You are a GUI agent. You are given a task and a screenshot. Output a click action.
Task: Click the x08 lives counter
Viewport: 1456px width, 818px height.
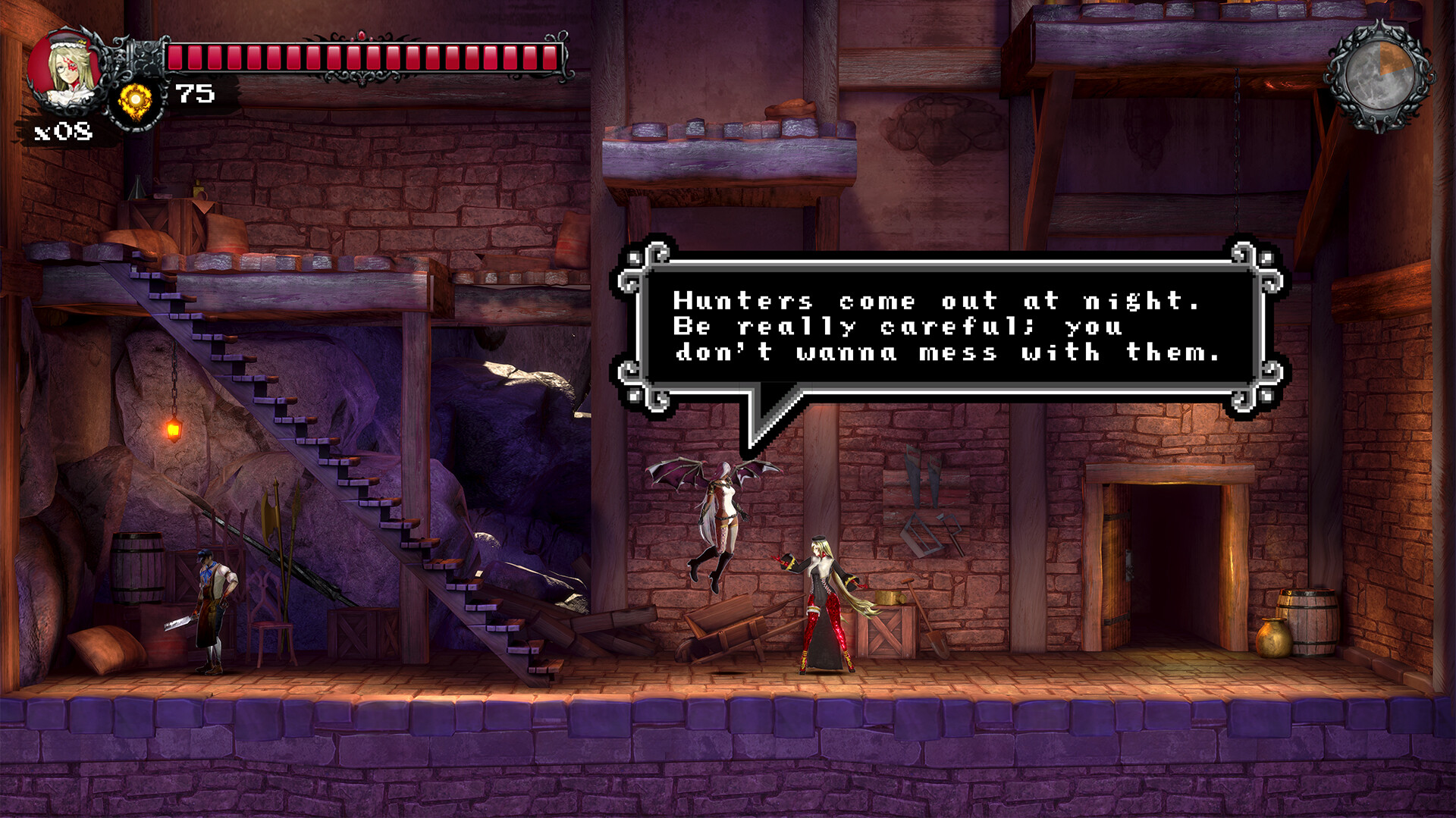62,133
